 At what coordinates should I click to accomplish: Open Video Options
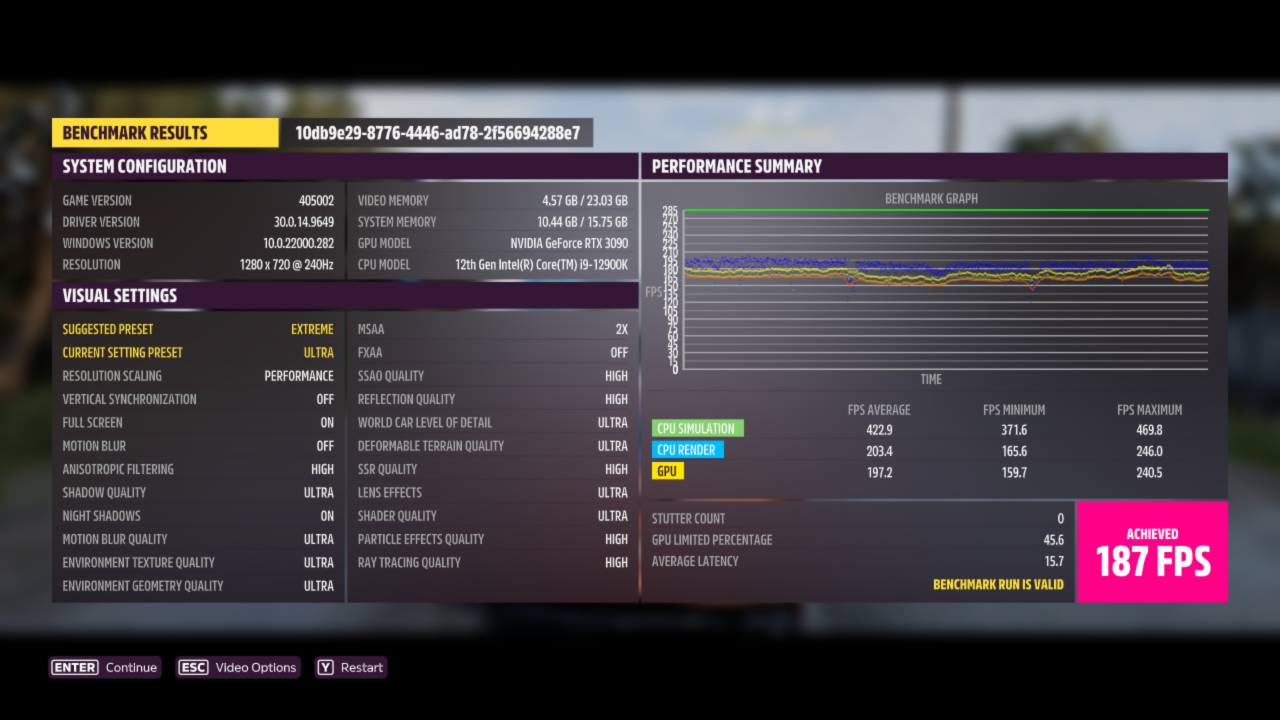click(x=237, y=667)
